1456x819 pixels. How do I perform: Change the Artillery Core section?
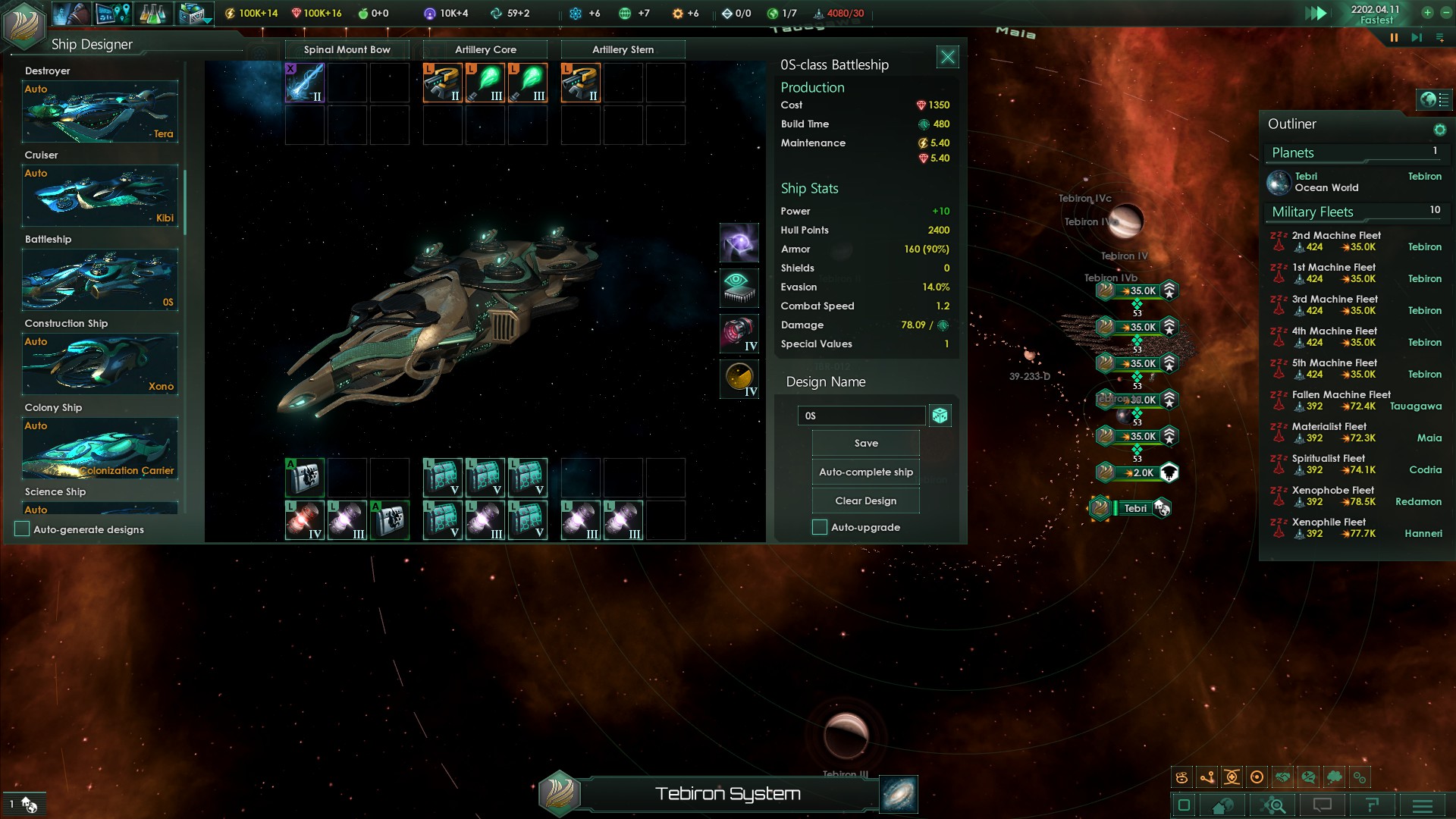pos(485,50)
